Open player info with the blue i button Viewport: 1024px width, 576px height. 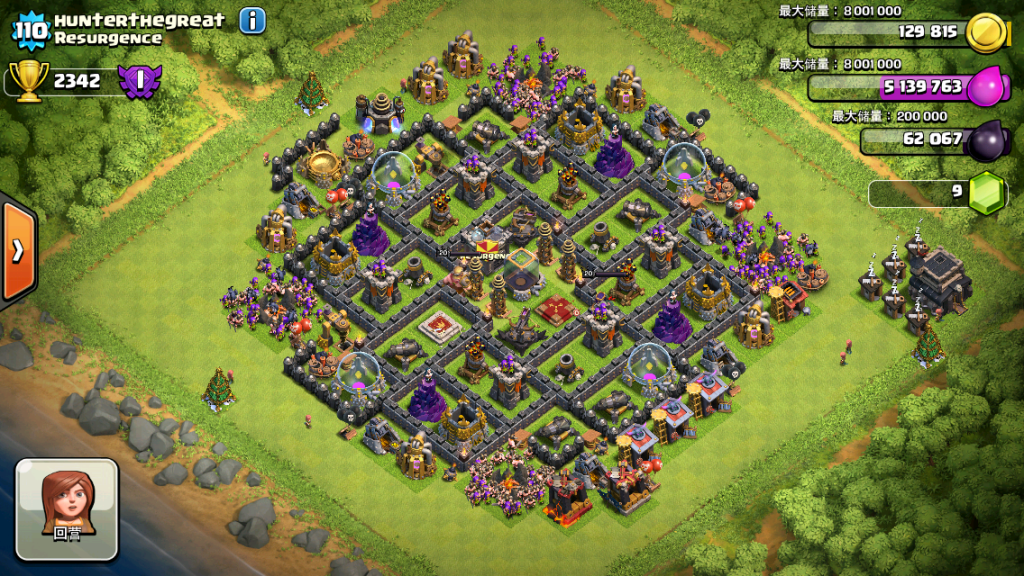(x=253, y=20)
